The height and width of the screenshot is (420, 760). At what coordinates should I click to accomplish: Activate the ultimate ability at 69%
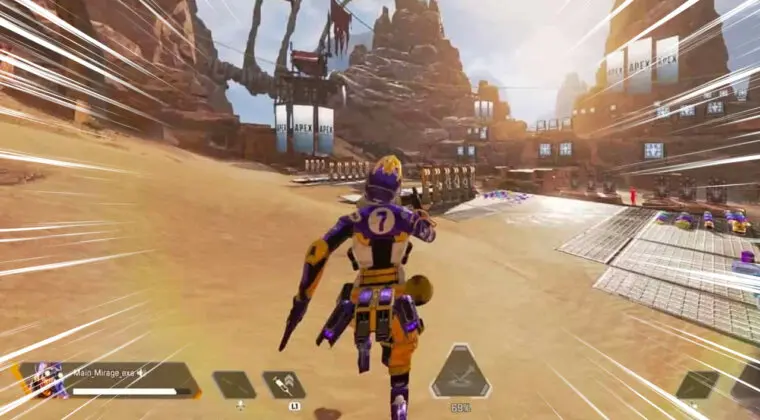(460, 377)
